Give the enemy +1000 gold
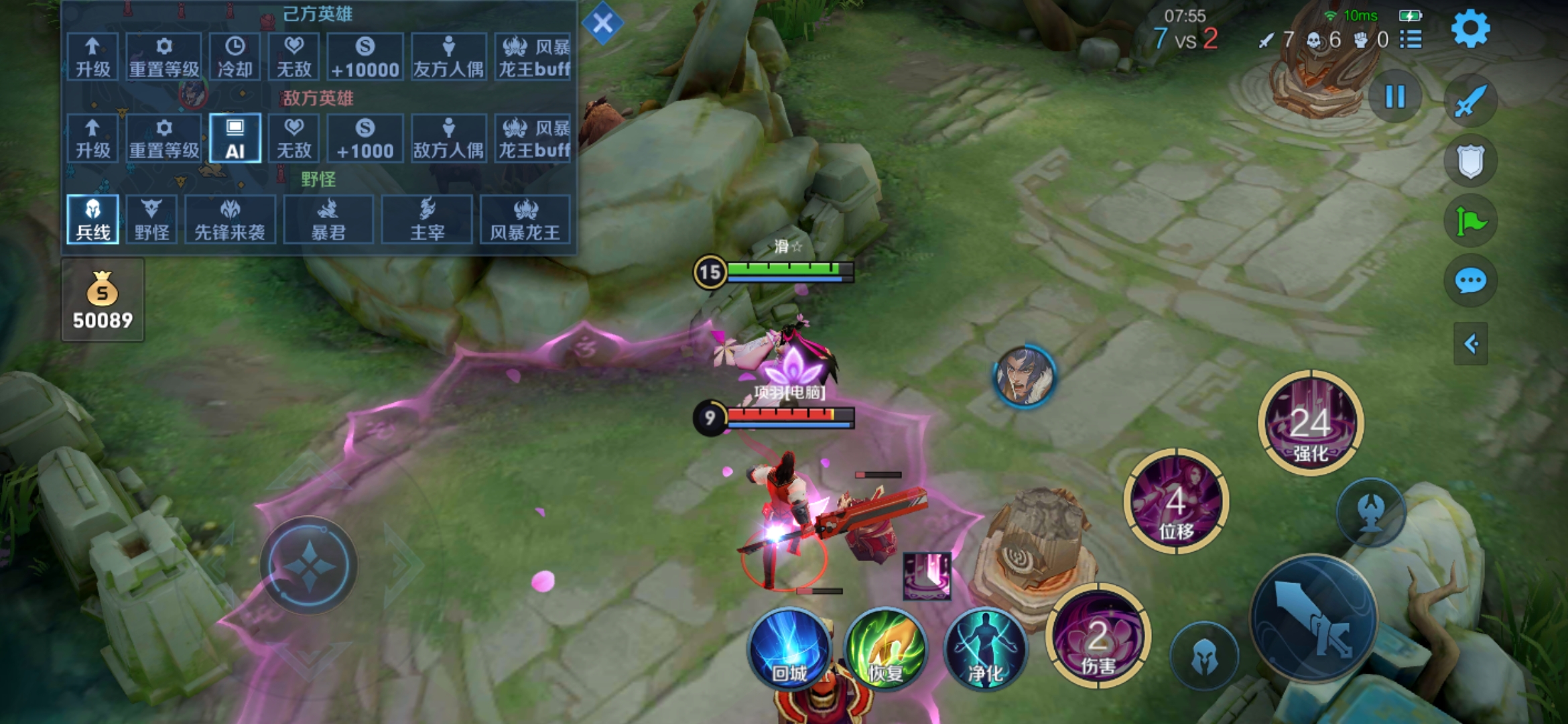Viewport: 1568px width, 724px height. click(365, 138)
